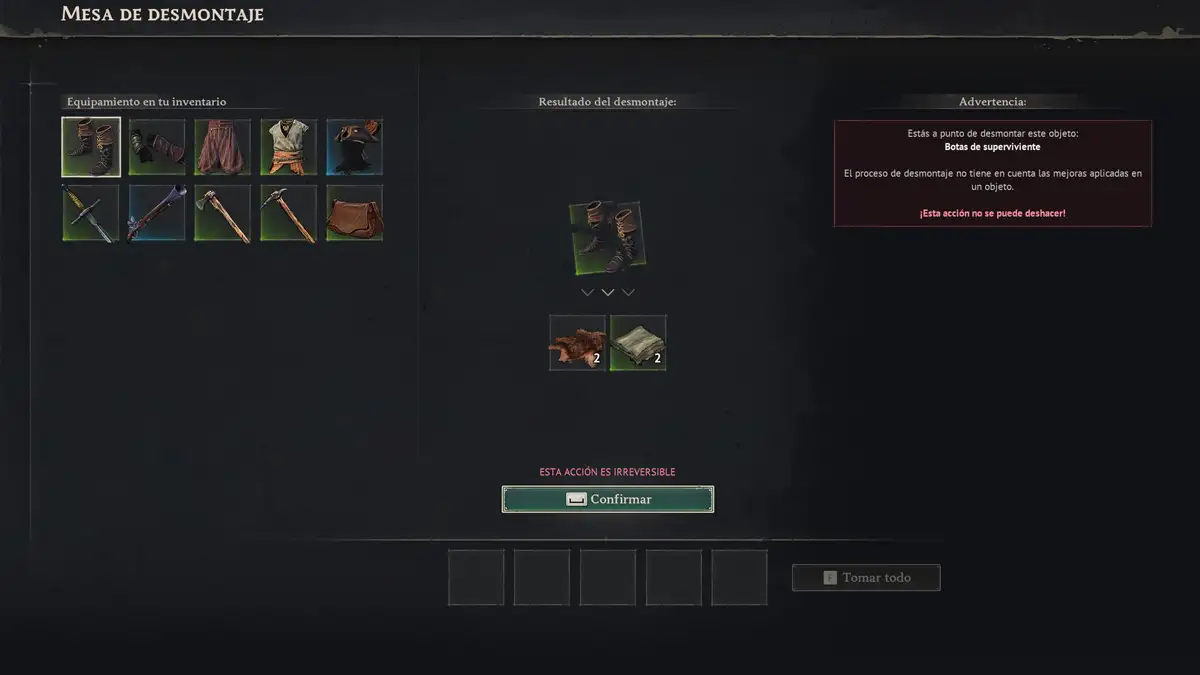1200x675 pixels.
Task: Select the tricorn hat with mask
Action: tap(355, 147)
